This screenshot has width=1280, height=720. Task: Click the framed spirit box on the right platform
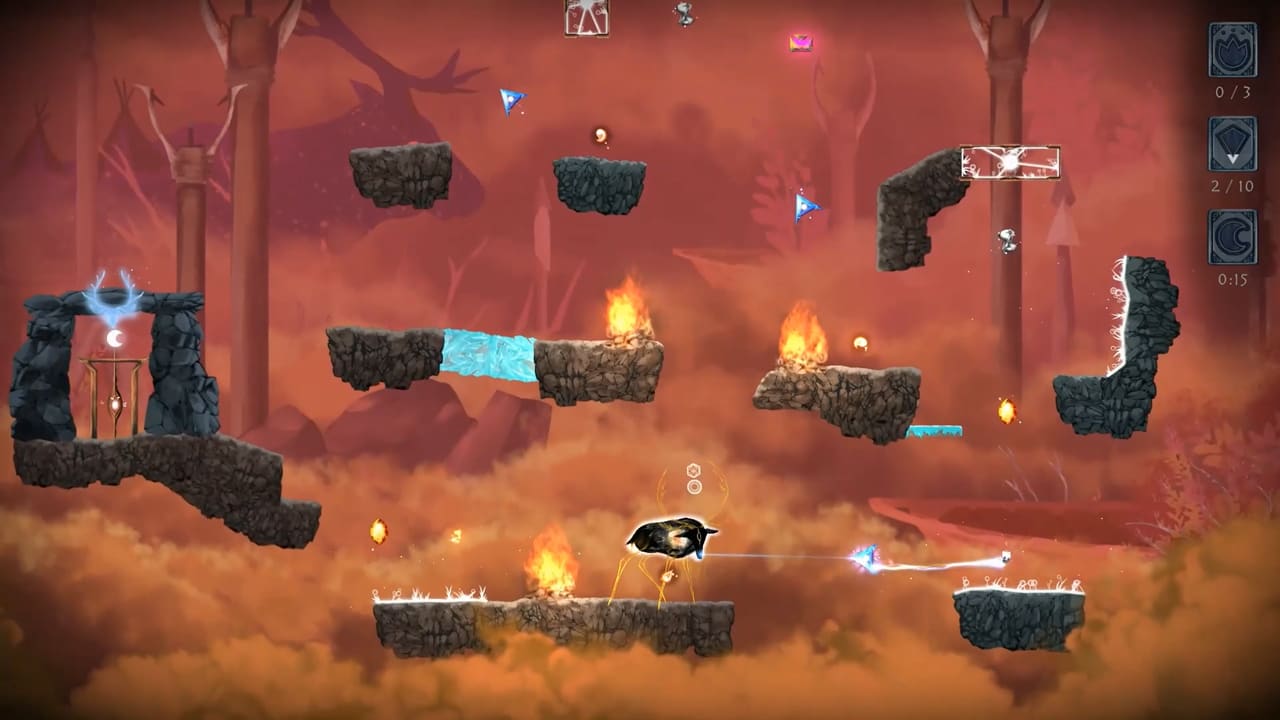[1010, 163]
